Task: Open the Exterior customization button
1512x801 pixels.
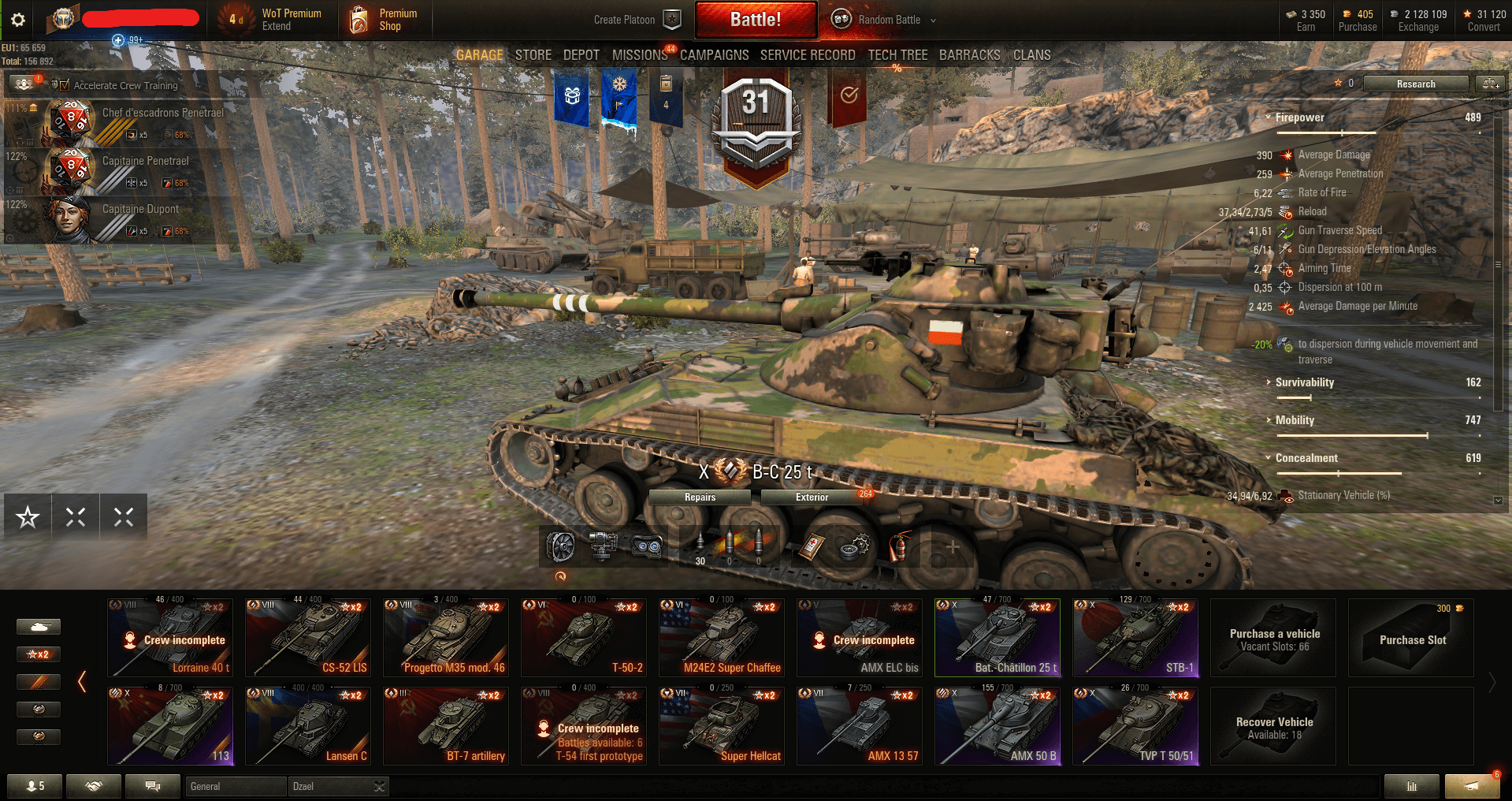Action: pos(812,497)
